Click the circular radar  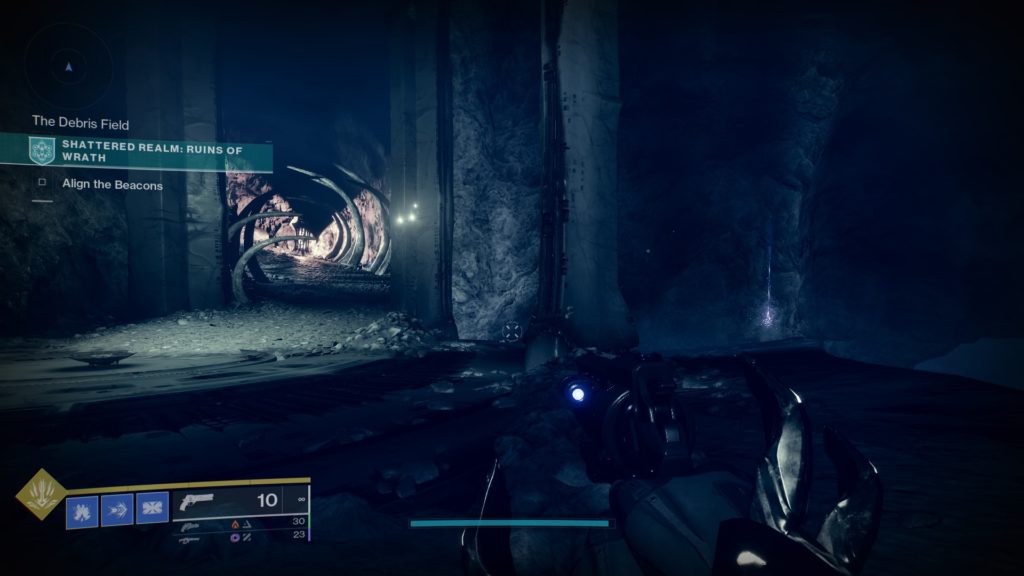(68, 67)
